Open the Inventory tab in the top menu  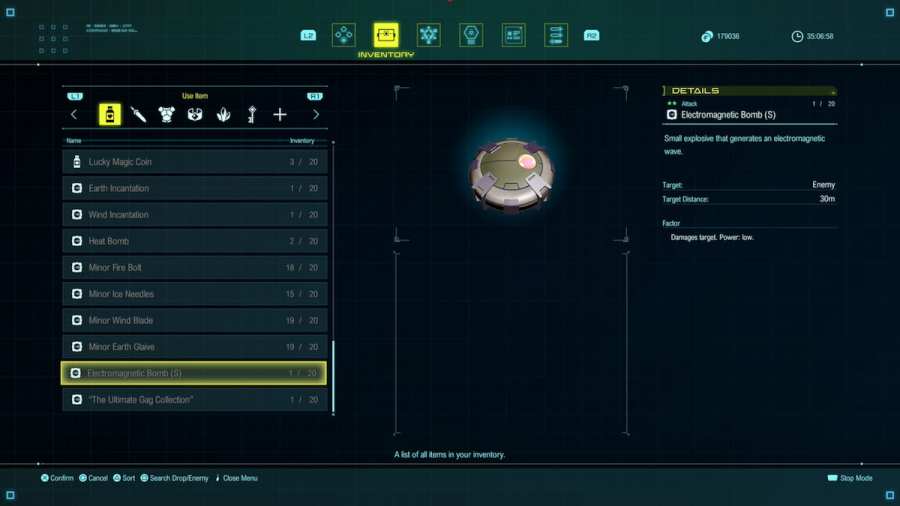(386, 36)
